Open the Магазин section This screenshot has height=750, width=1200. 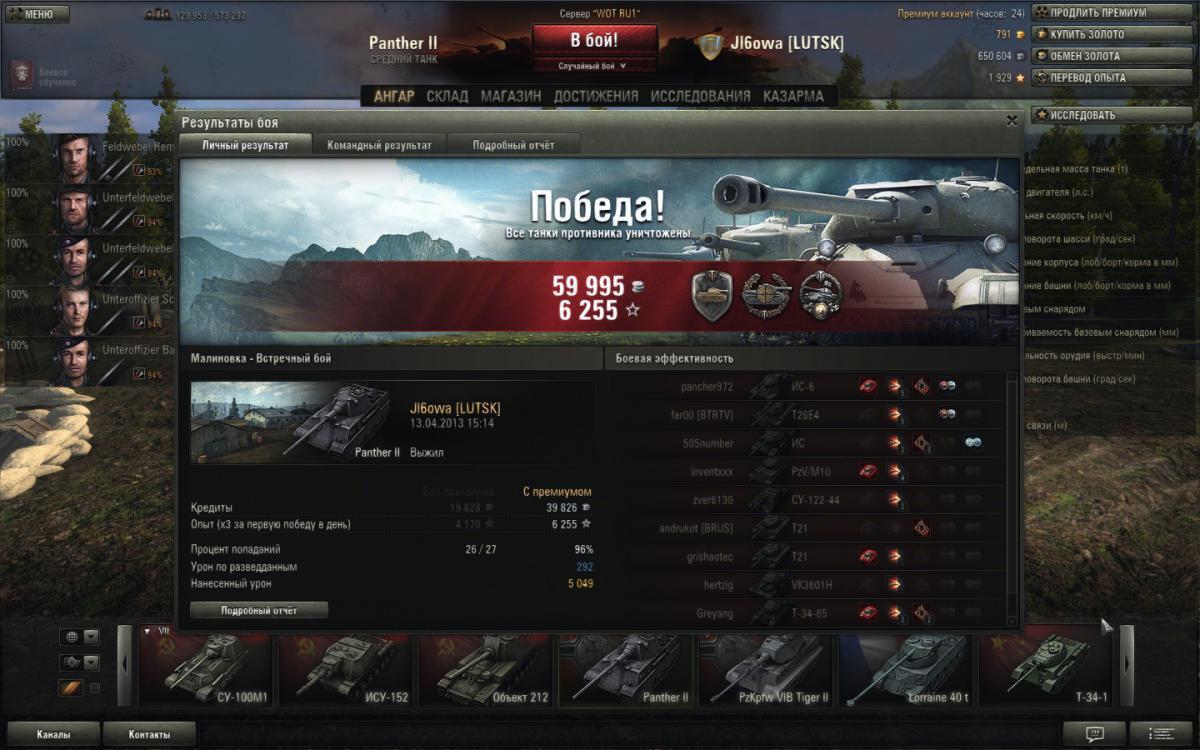click(510, 96)
